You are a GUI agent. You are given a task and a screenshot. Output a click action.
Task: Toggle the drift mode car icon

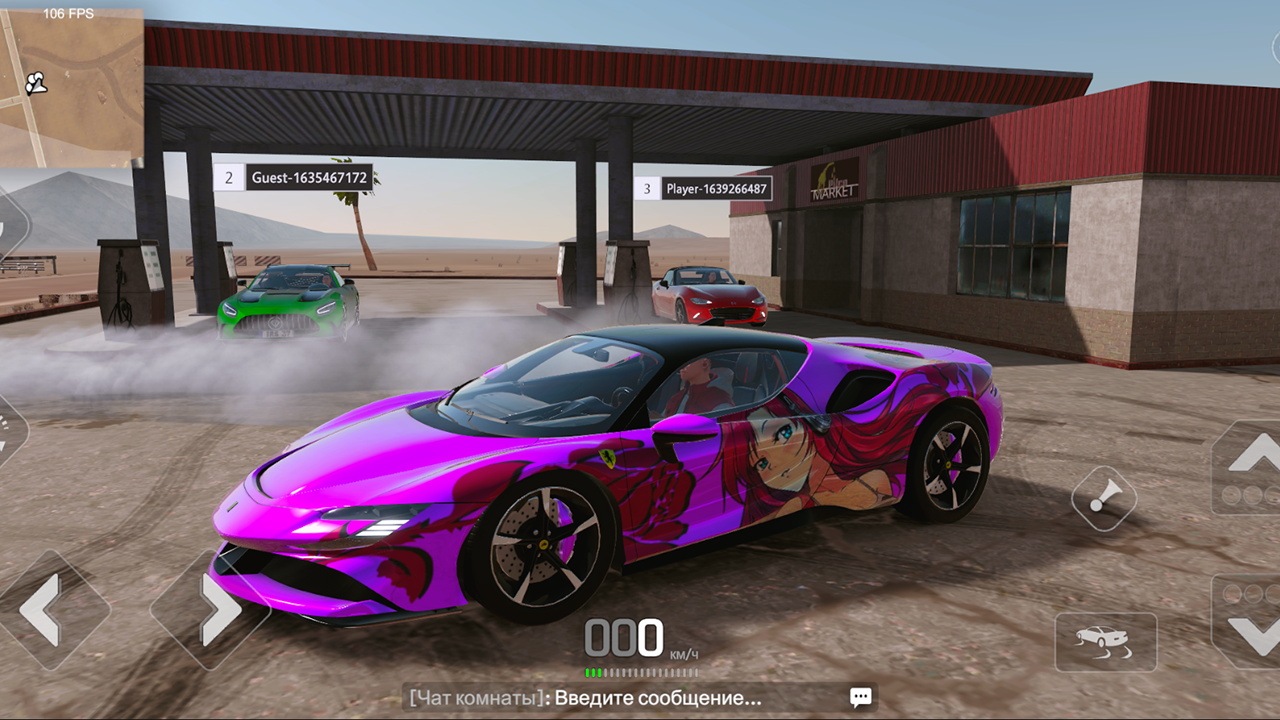[1105, 641]
